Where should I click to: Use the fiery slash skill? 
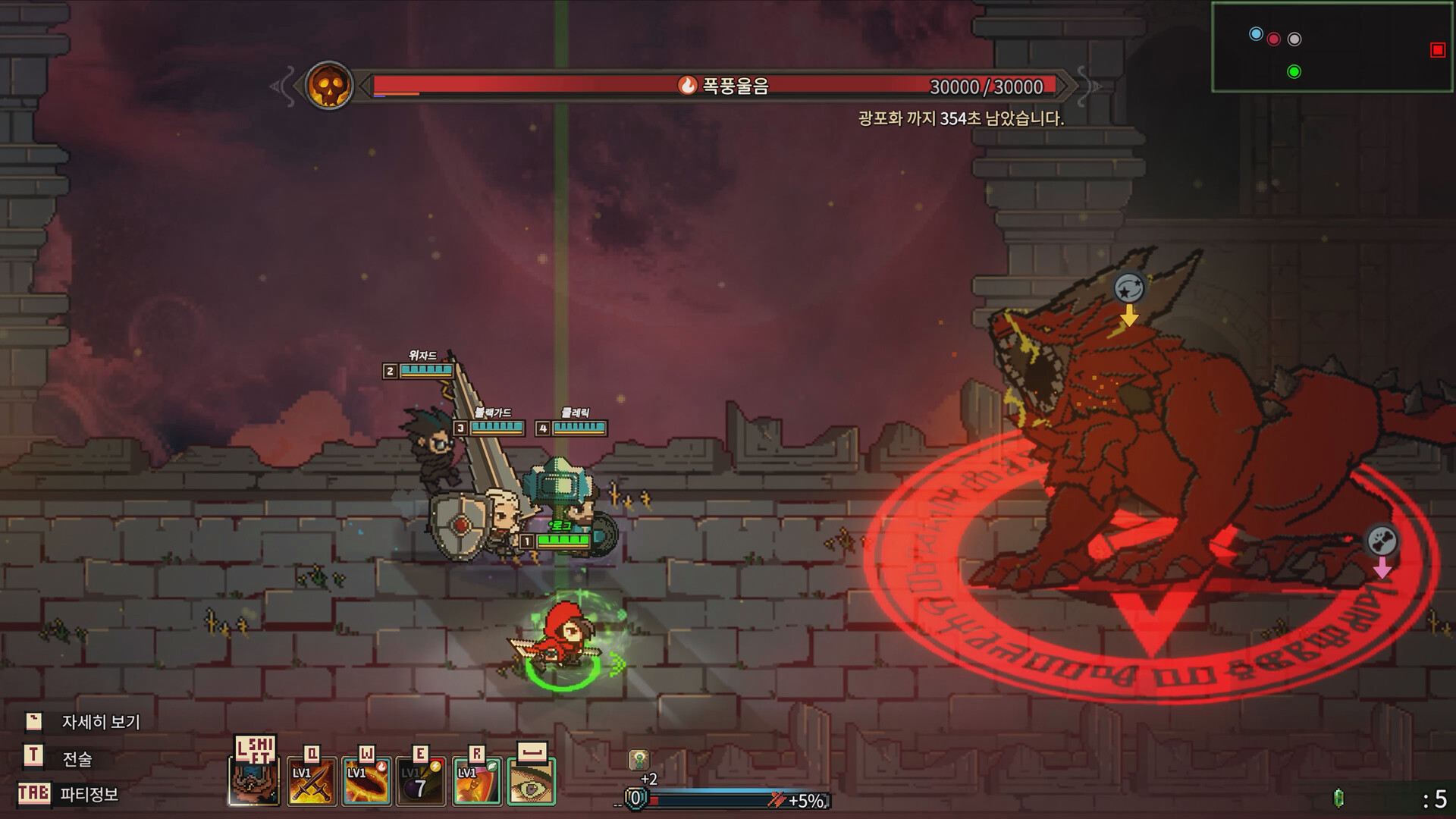pos(367,783)
